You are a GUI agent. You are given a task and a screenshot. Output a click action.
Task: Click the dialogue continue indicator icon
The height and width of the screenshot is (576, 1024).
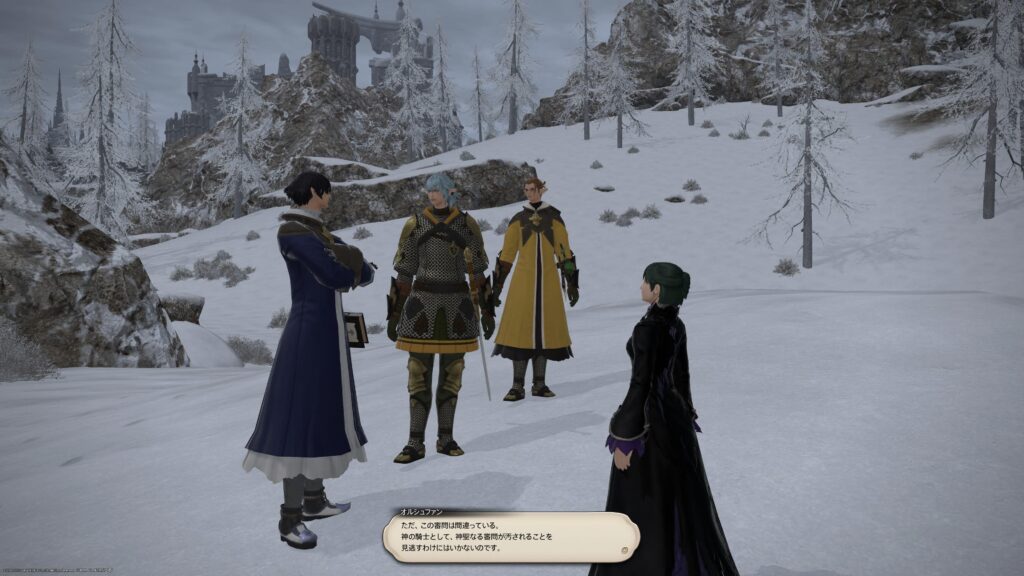point(622,549)
